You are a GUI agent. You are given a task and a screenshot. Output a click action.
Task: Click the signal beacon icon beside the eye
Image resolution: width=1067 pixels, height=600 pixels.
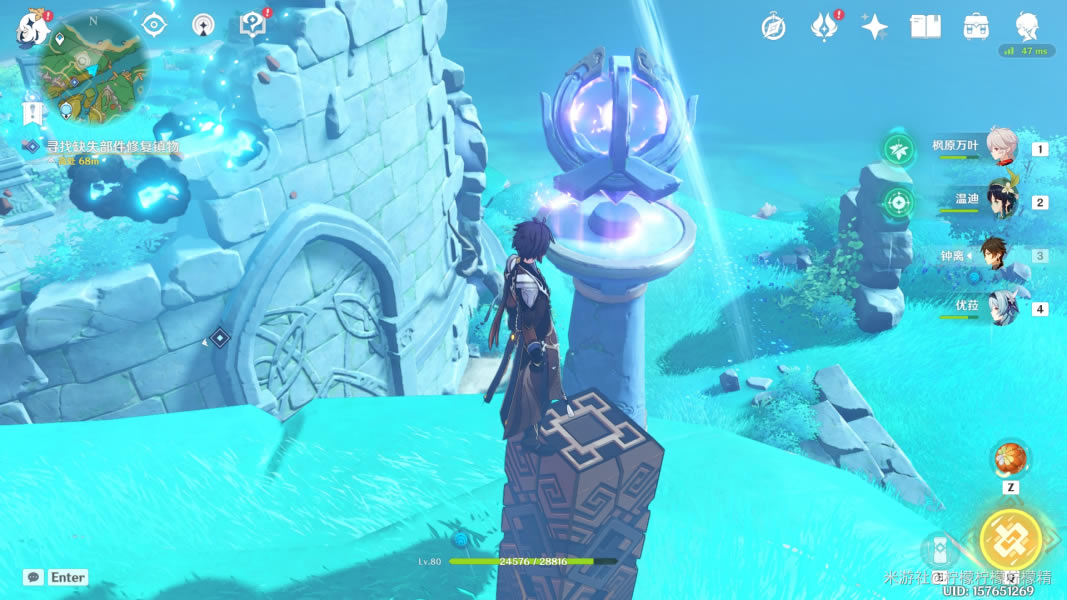coord(203,26)
